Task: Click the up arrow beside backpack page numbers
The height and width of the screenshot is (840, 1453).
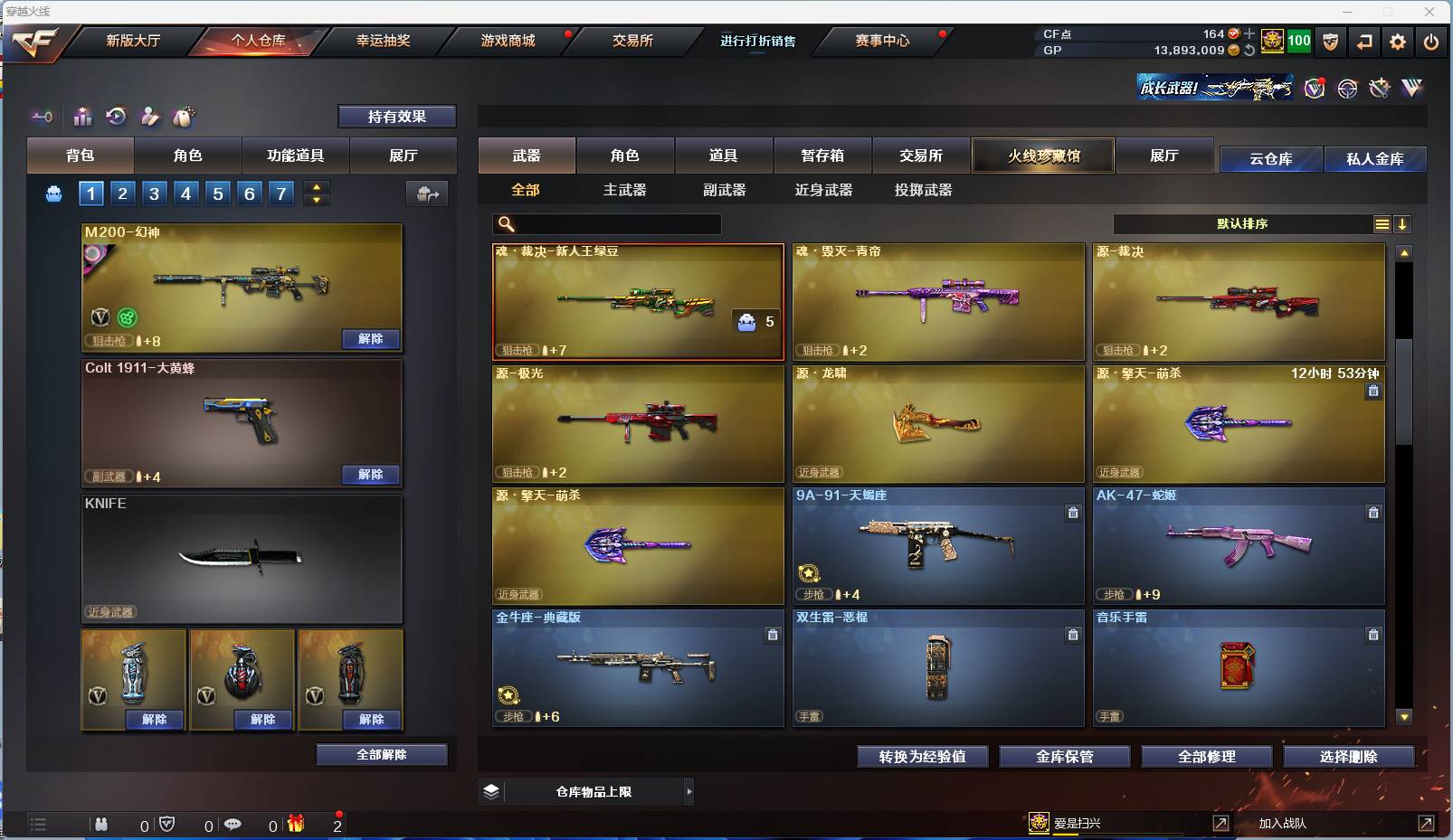Action: click(316, 186)
